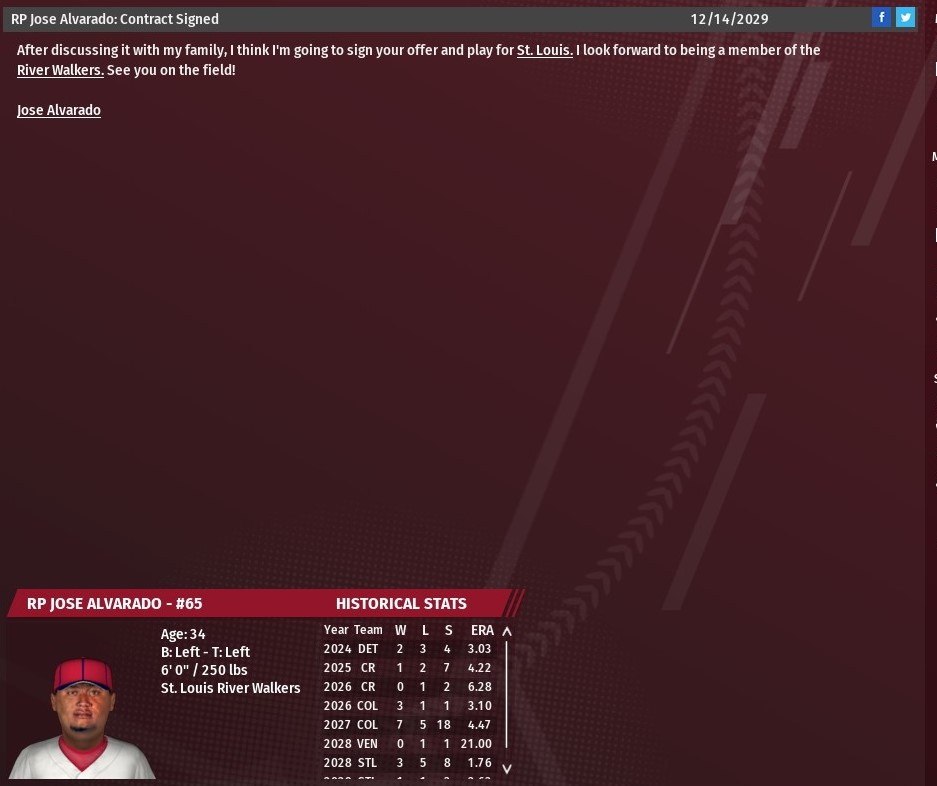Open the St. Louis team link
The height and width of the screenshot is (786, 937).
click(x=544, y=50)
